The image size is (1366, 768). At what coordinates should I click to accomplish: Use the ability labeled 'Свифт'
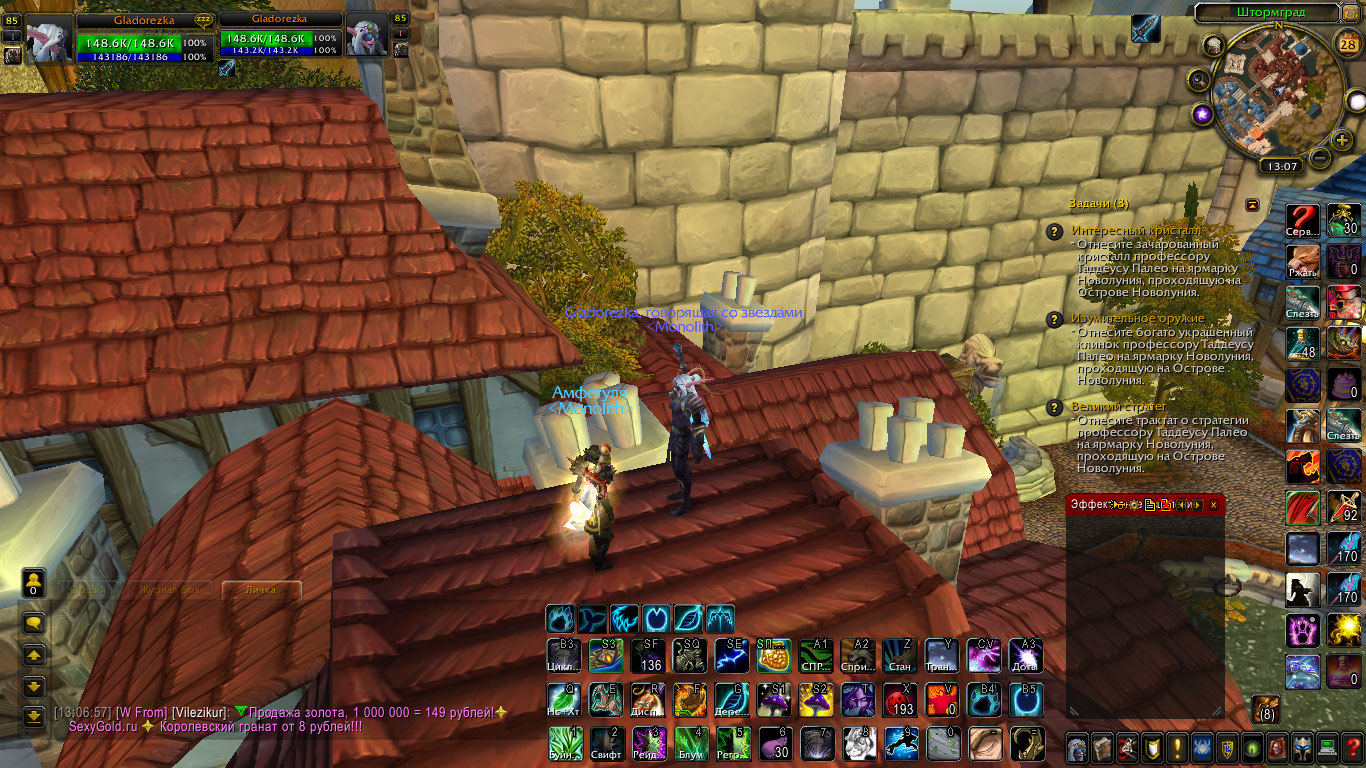click(x=605, y=743)
